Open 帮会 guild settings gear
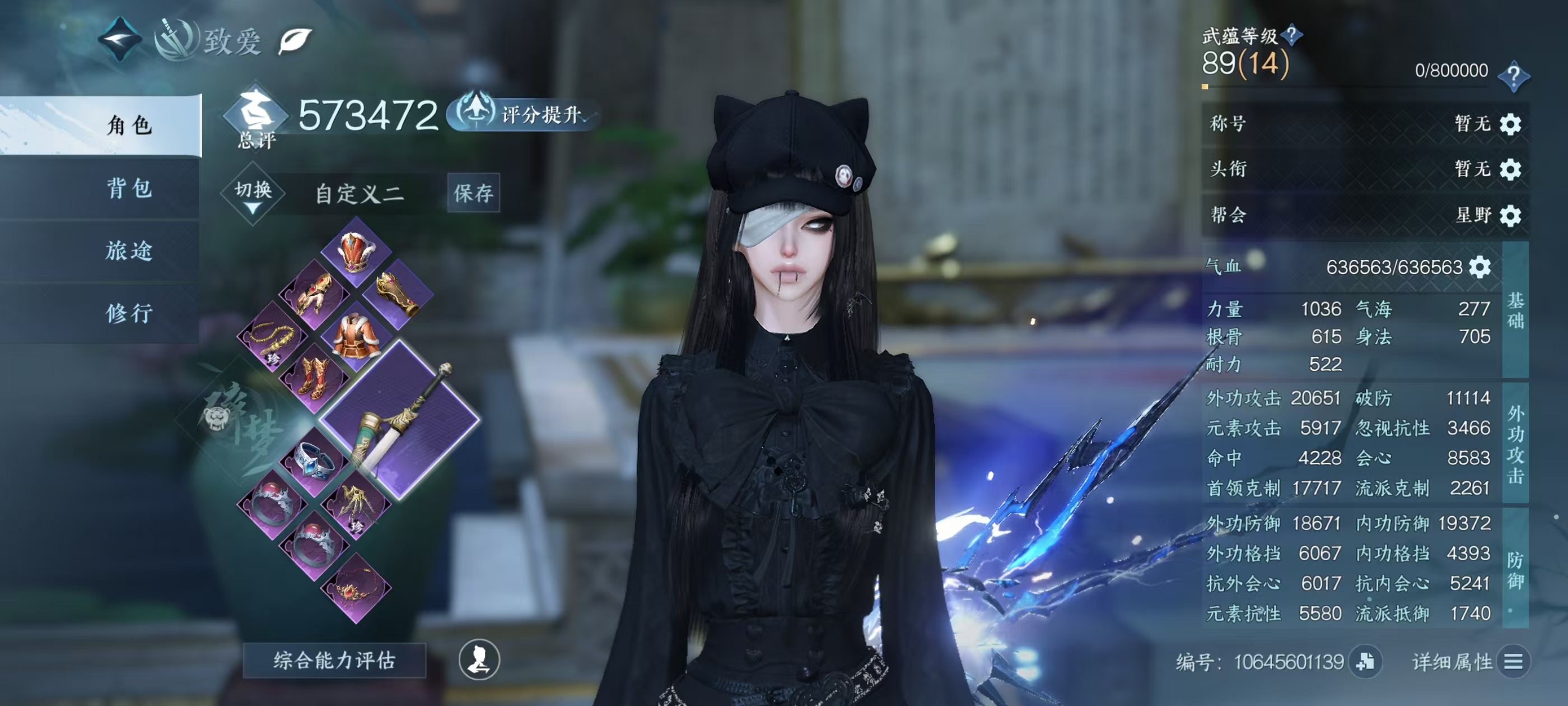Screen dimensions: 1568x706 1510,215
